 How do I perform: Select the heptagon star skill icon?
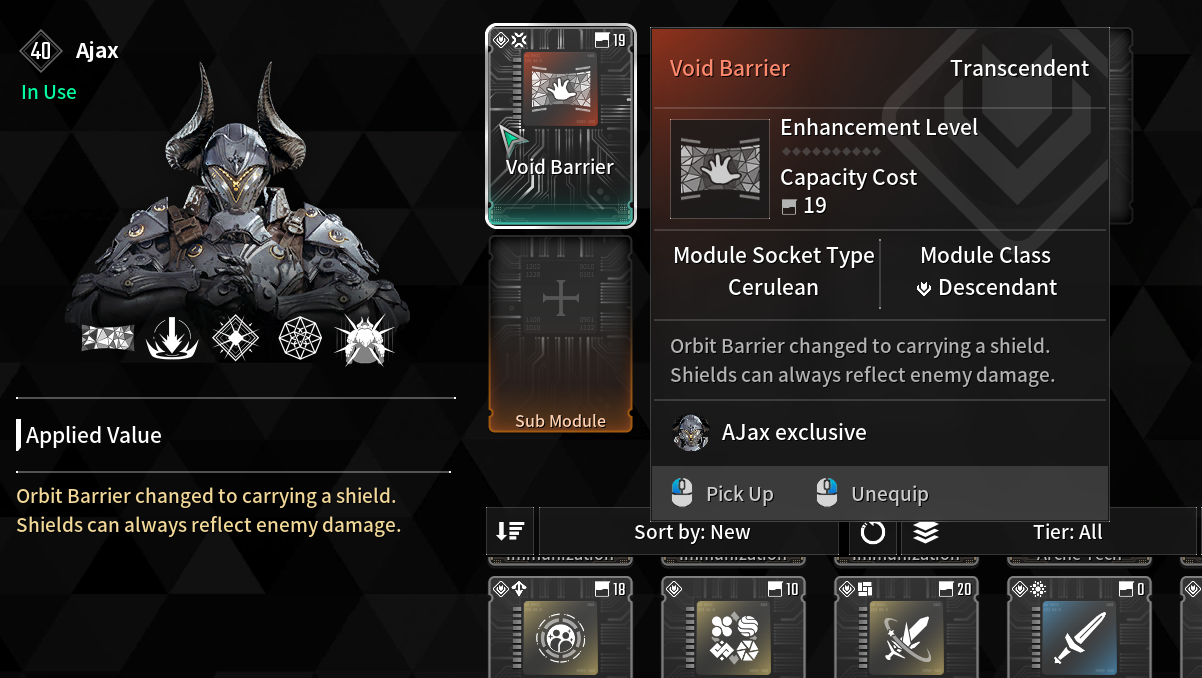tap(299, 340)
